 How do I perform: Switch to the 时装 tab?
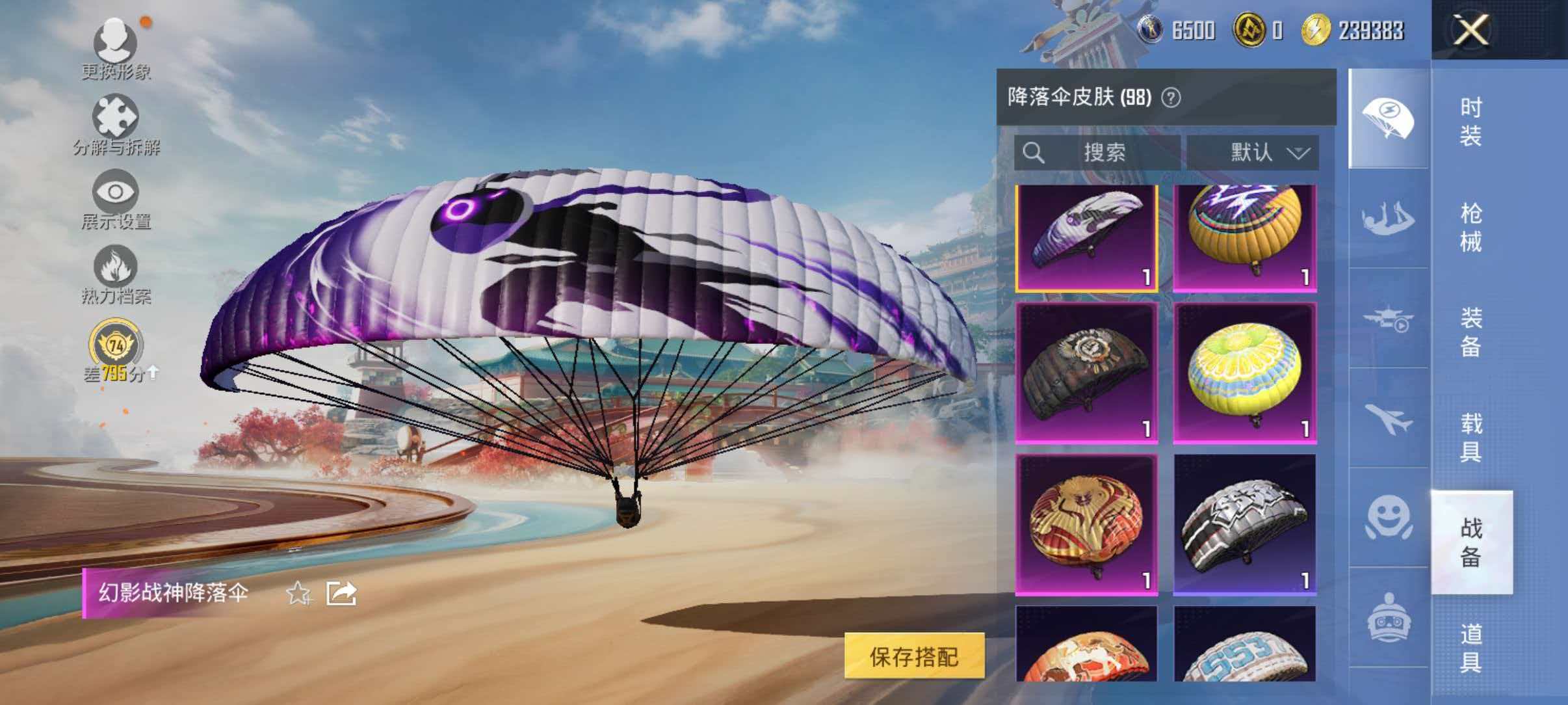(x=1473, y=120)
